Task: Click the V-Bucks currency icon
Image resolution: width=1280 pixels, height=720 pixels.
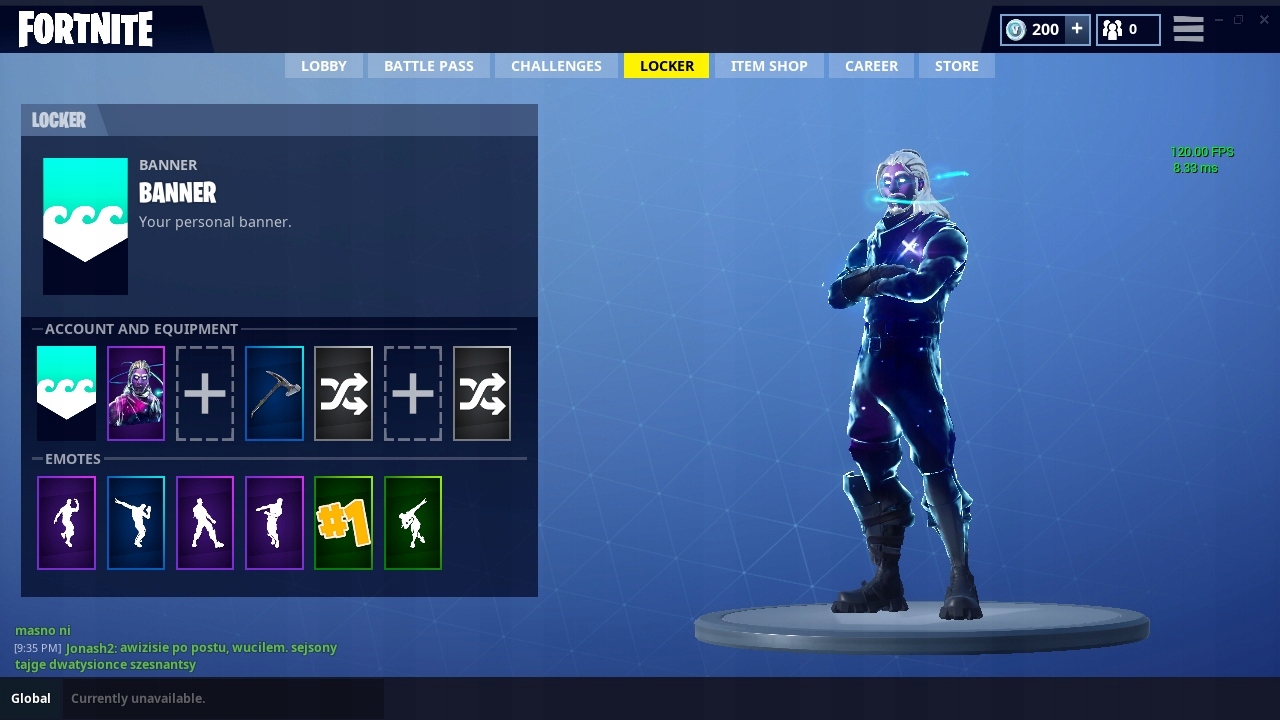Action: (1017, 29)
